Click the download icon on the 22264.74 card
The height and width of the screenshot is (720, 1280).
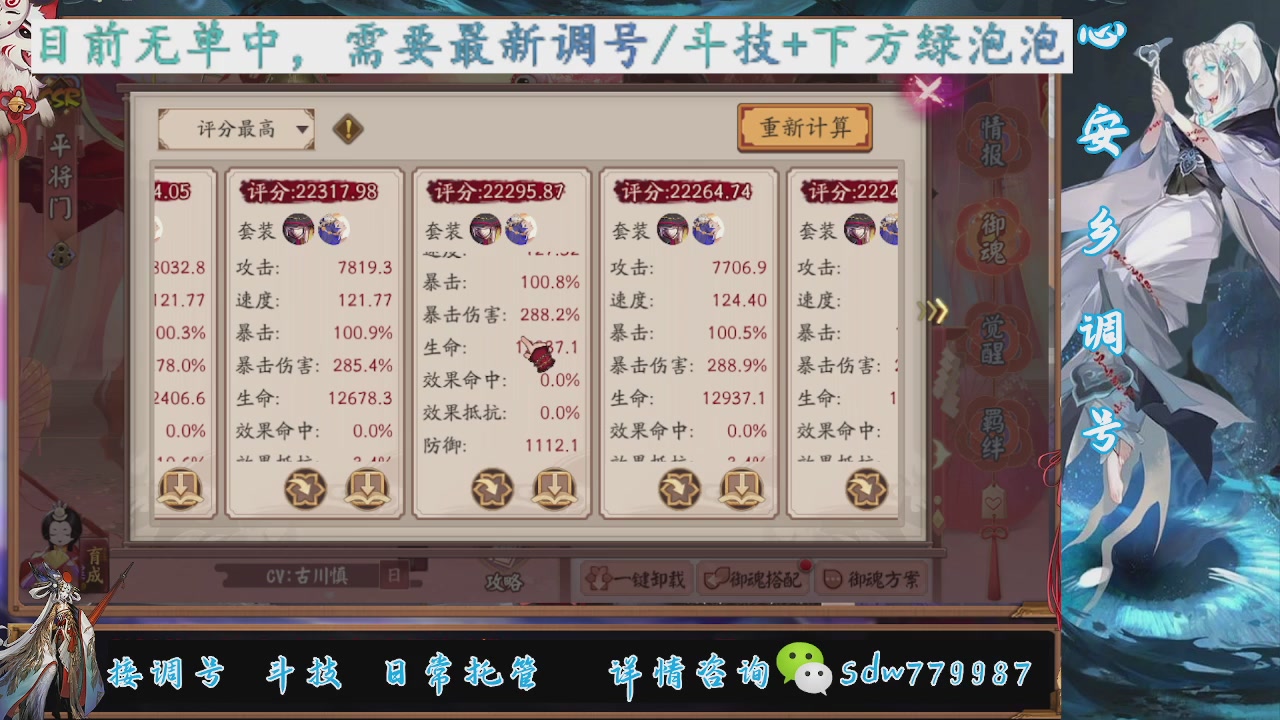click(x=741, y=489)
